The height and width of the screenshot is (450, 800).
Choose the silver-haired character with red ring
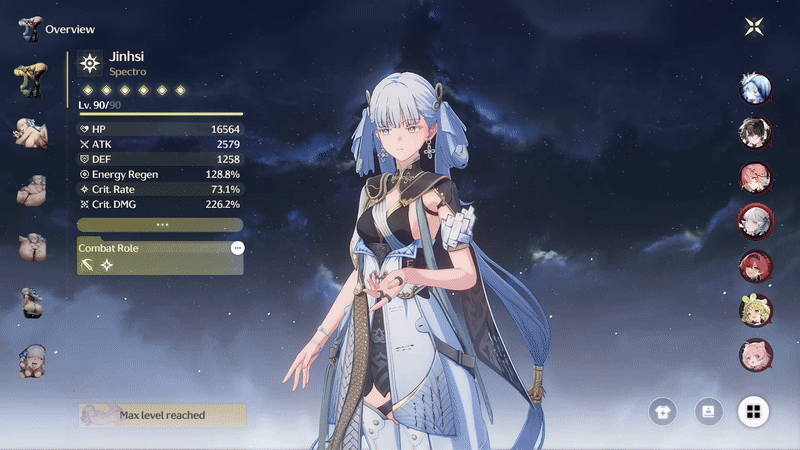pos(755,220)
